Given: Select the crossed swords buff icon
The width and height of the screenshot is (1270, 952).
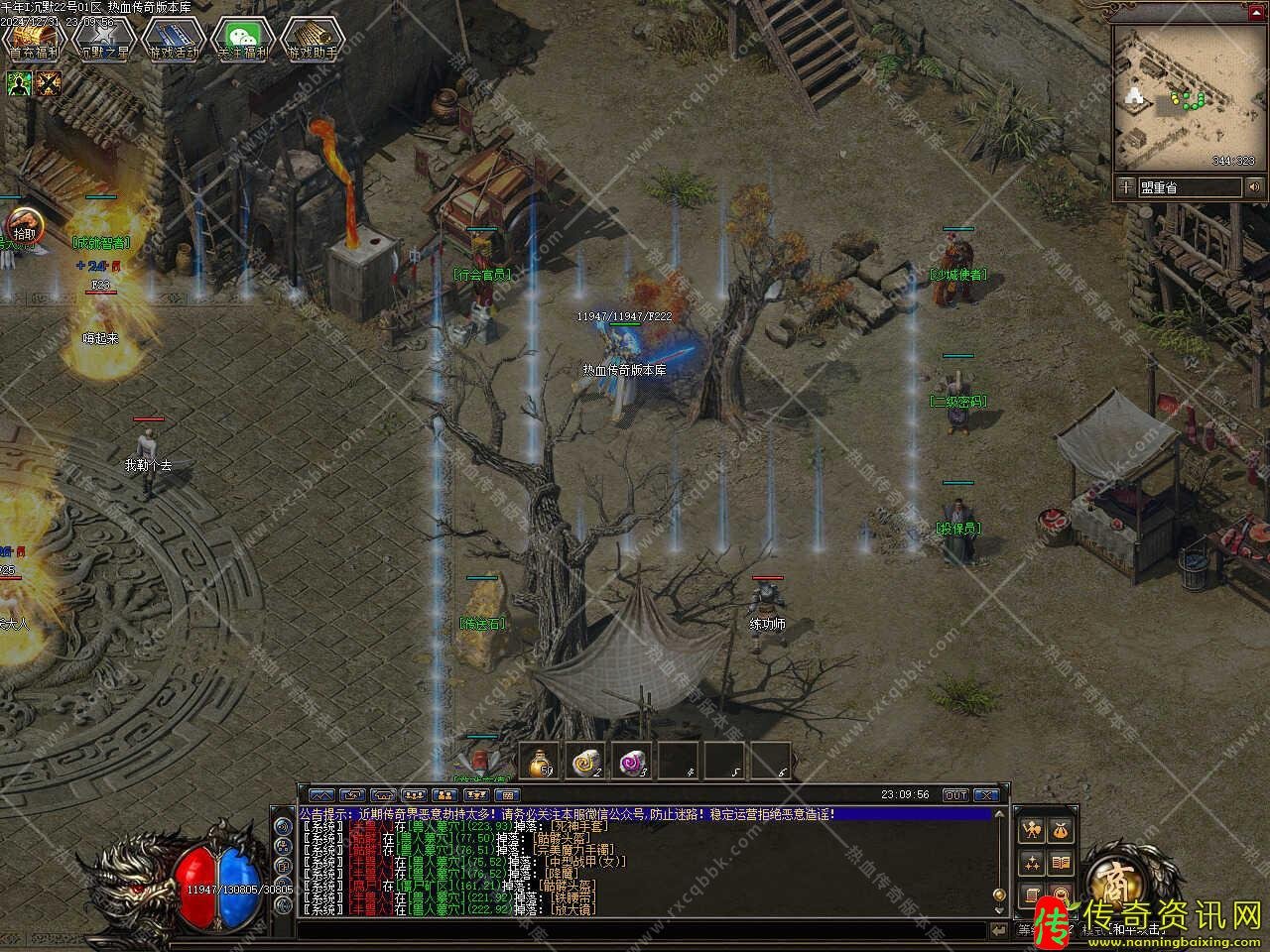Looking at the screenshot, I should pyautogui.click(x=48, y=83).
